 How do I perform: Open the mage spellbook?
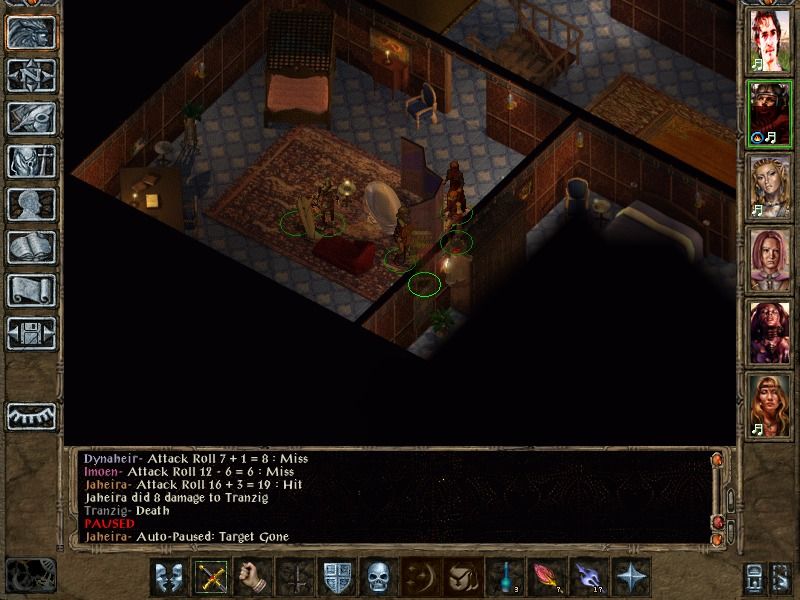(31, 247)
